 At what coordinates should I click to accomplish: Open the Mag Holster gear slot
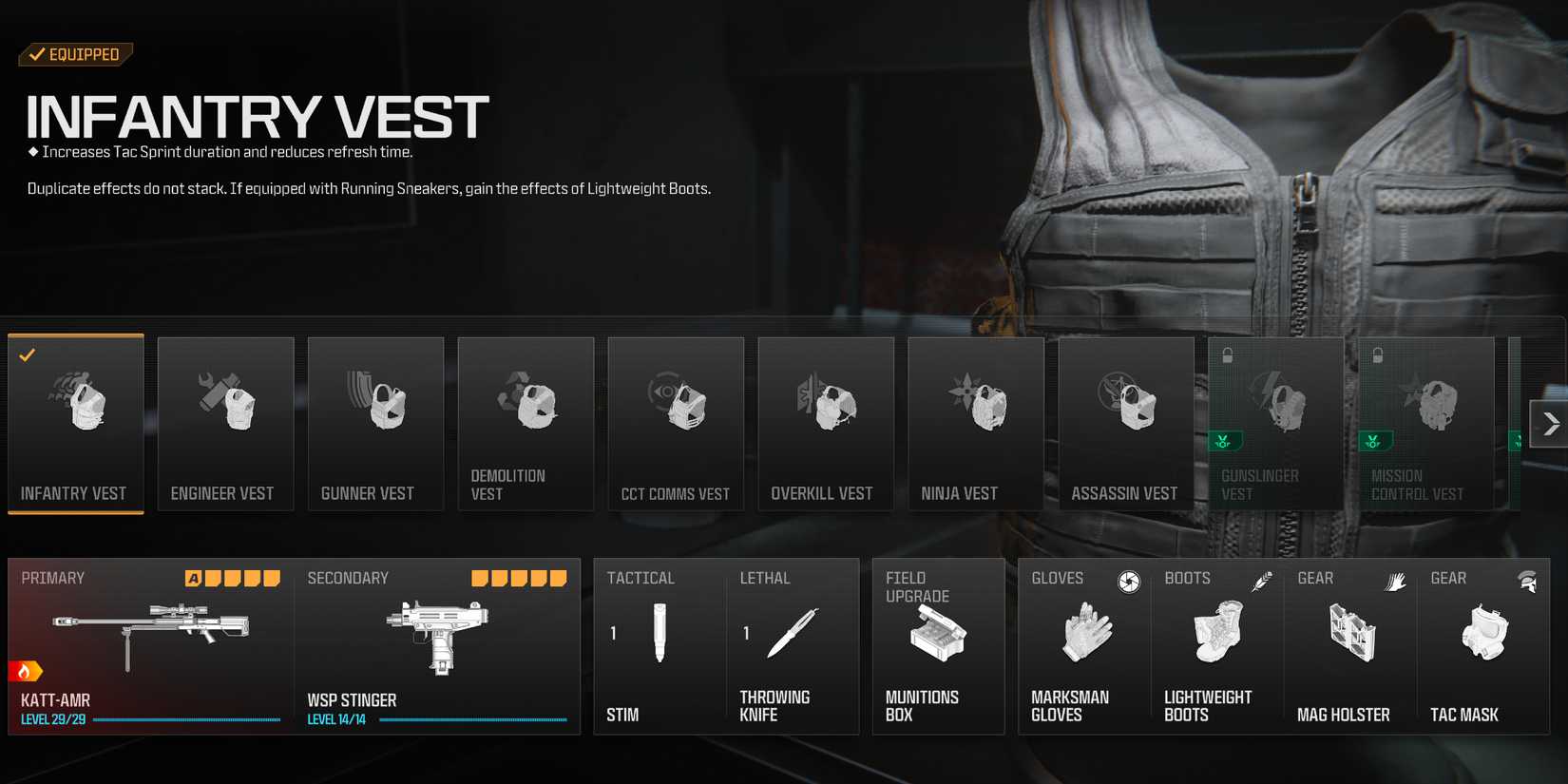[x=1349, y=646]
